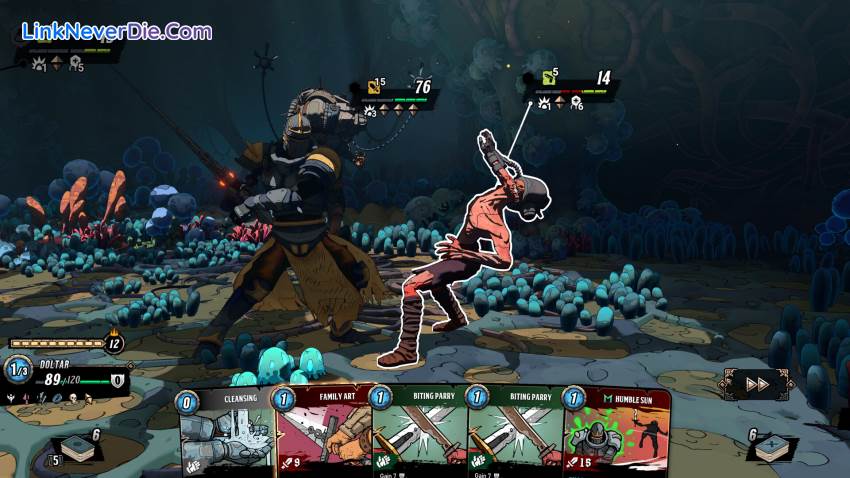This screenshot has height=478, width=850.
Task: Click the fast-forward end turn button
Action: 757,383
